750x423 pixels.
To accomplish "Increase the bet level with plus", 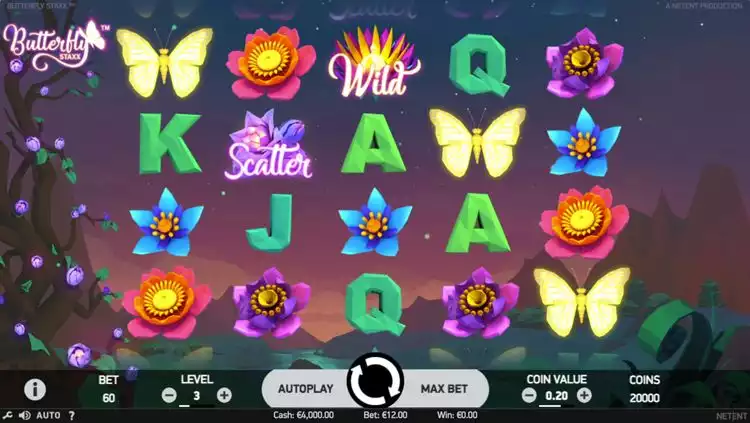I will pyautogui.click(x=224, y=395).
